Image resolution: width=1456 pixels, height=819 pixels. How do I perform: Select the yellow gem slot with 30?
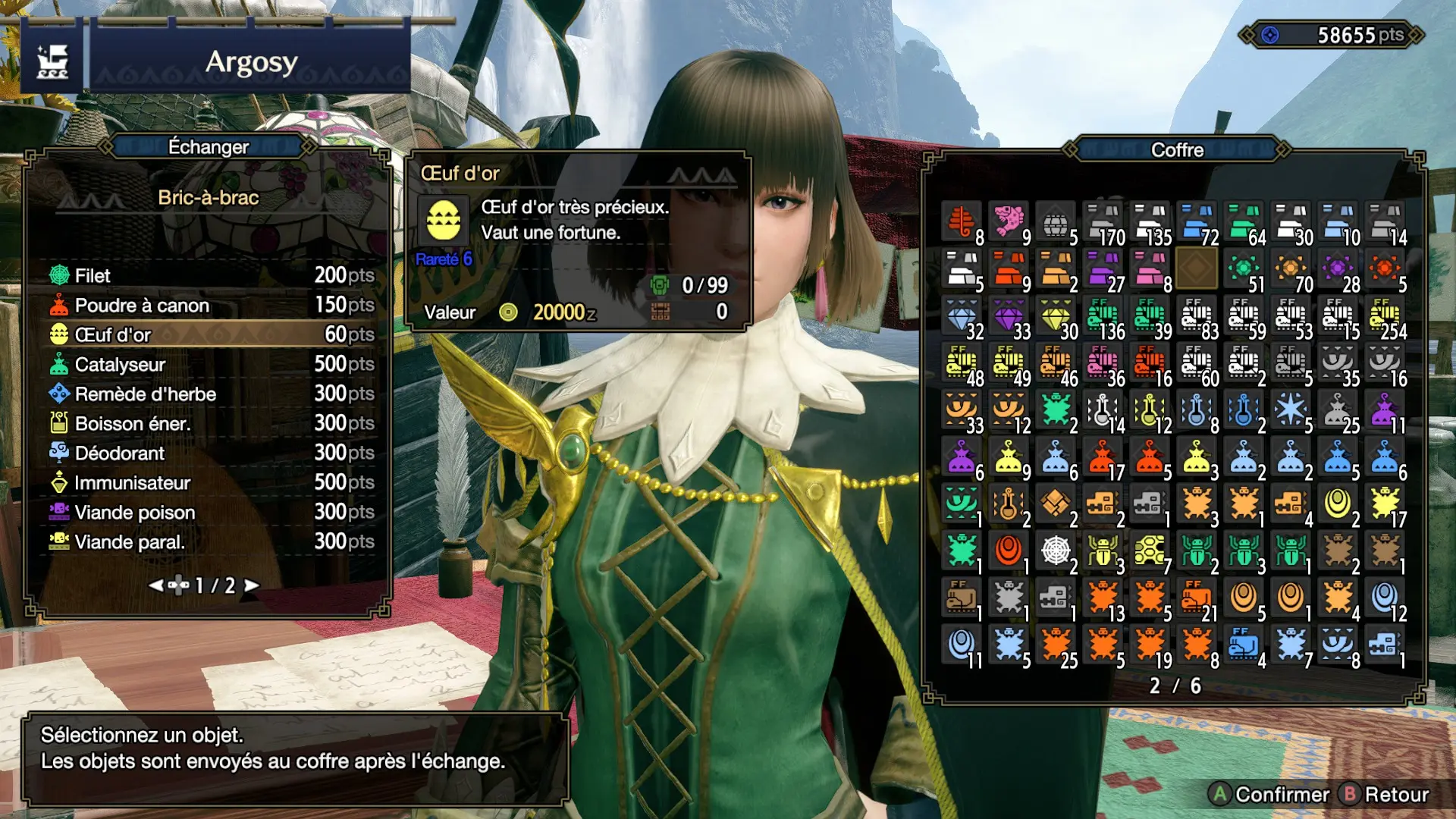1056,317
